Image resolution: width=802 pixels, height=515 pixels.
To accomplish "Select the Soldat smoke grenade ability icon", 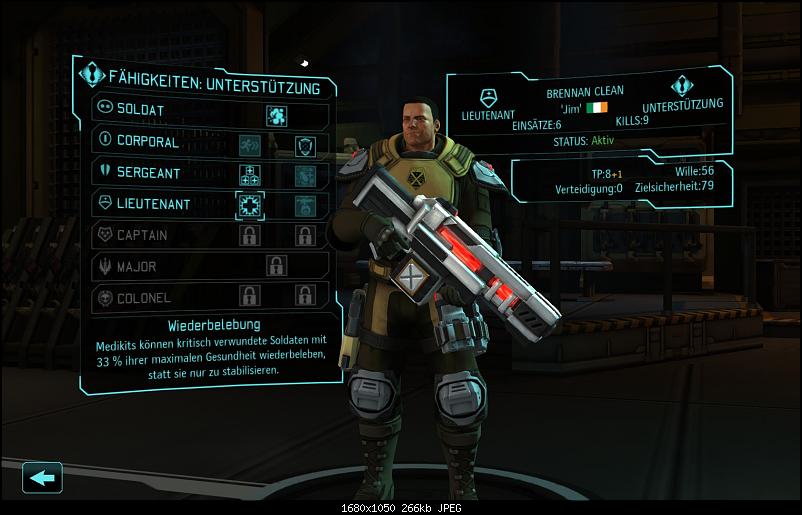I will tap(277, 115).
